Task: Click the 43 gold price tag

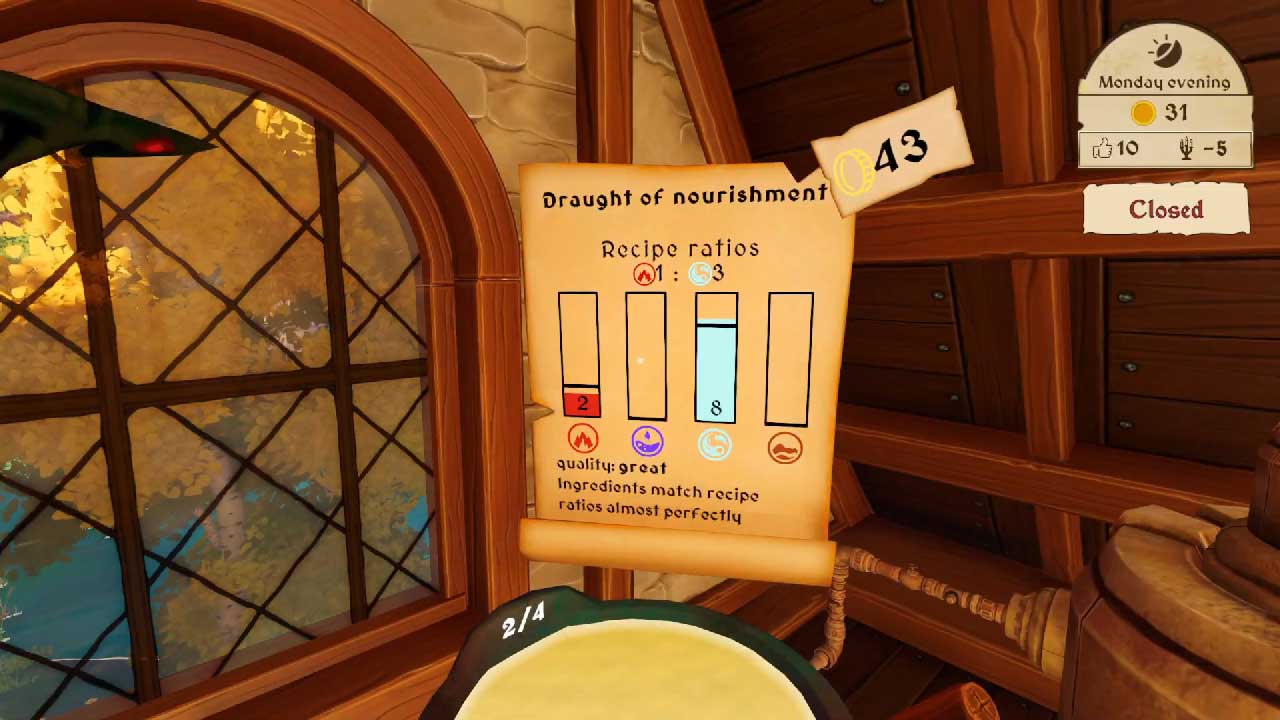Action: 892,157
